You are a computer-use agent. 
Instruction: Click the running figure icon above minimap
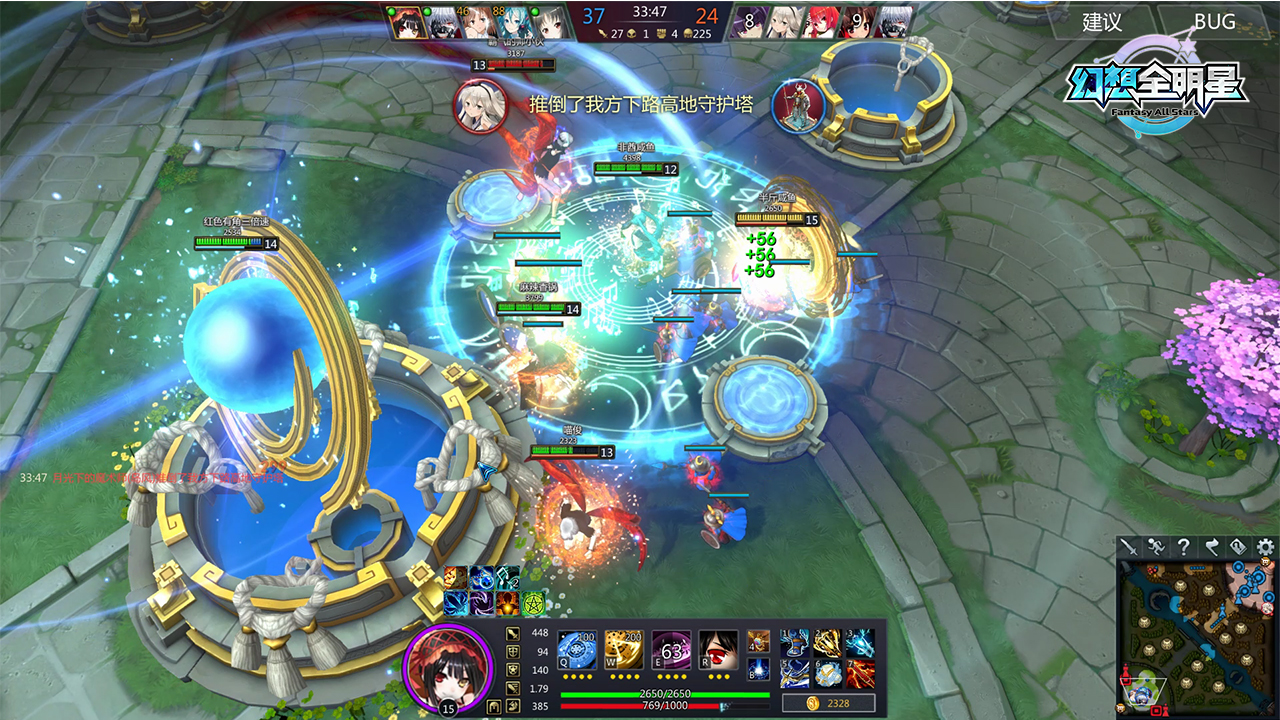(1156, 546)
